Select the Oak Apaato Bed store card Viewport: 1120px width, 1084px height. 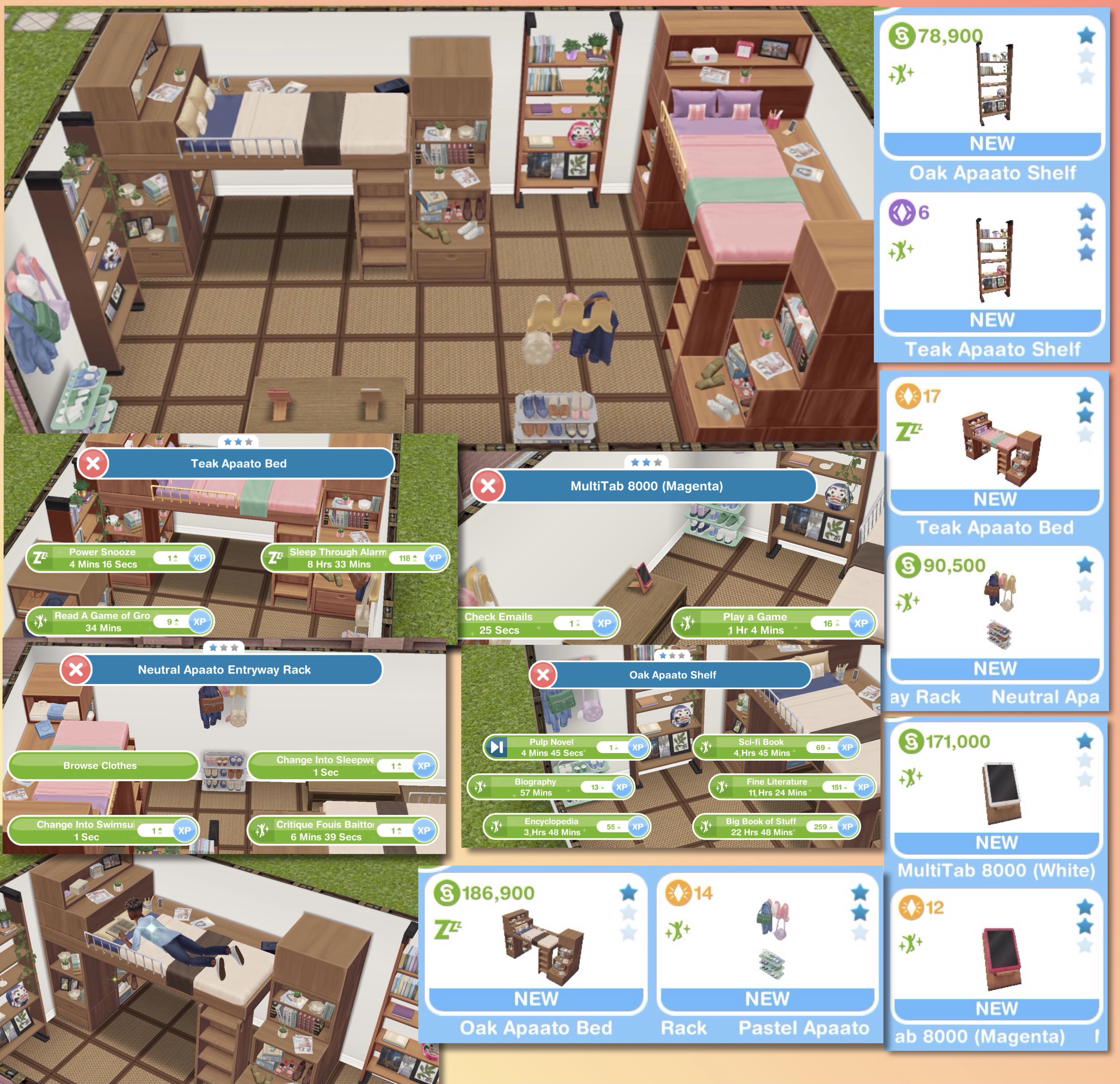click(x=536, y=949)
